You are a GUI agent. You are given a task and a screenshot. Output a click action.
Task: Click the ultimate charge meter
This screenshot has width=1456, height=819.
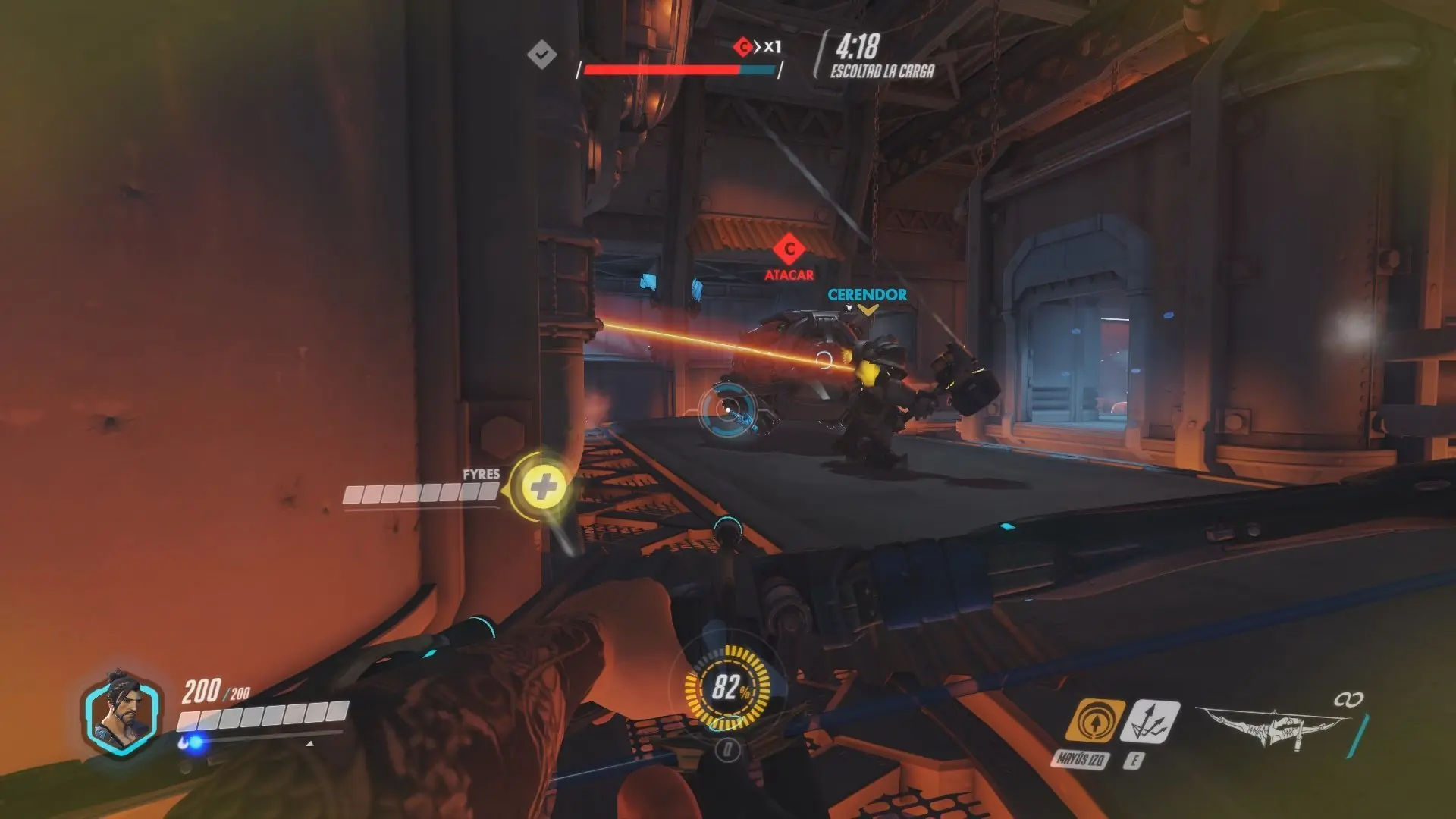tap(727, 689)
